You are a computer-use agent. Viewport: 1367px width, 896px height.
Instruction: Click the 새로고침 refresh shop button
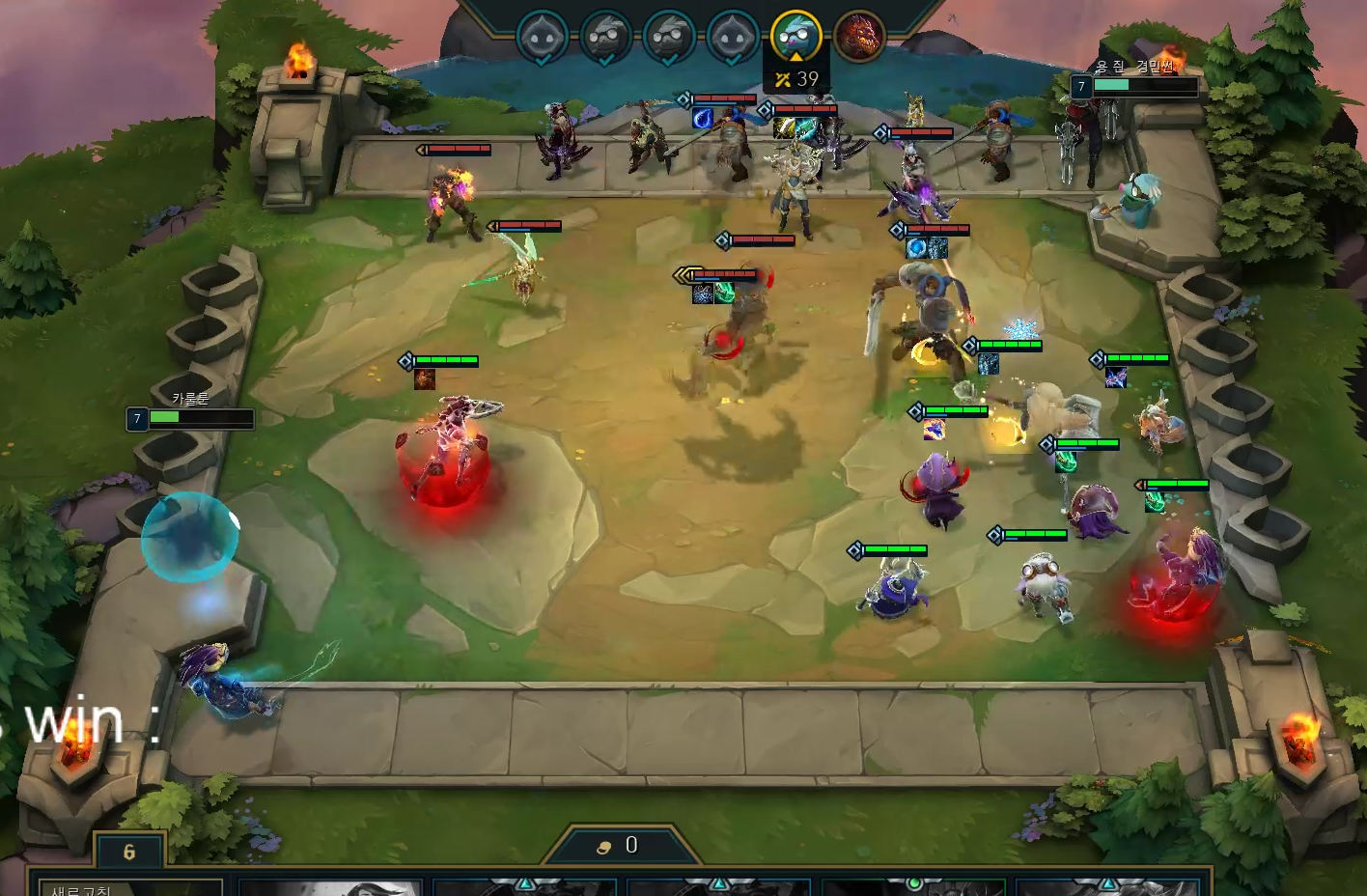82,888
